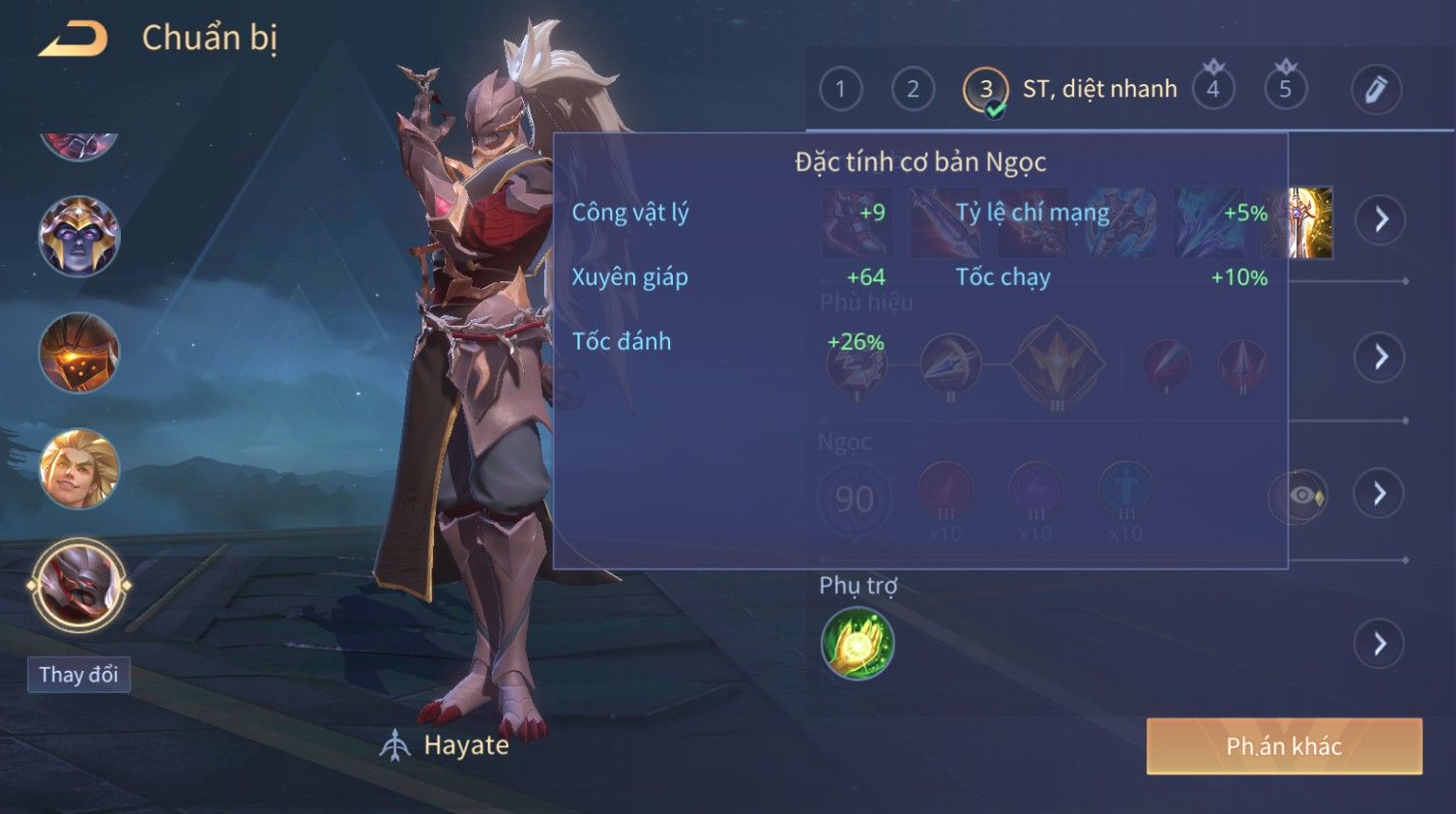This screenshot has width=1456, height=814.
Task: Select loadout preset 4
Action: [1212, 90]
